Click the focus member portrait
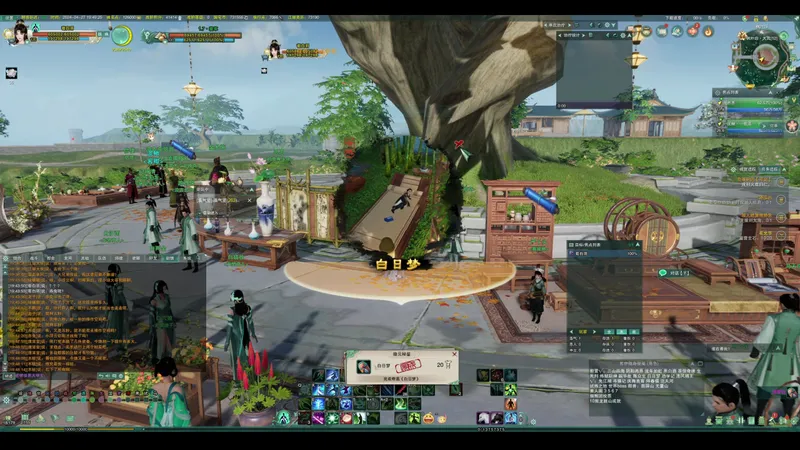The width and height of the screenshot is (800, 450). 273,49
